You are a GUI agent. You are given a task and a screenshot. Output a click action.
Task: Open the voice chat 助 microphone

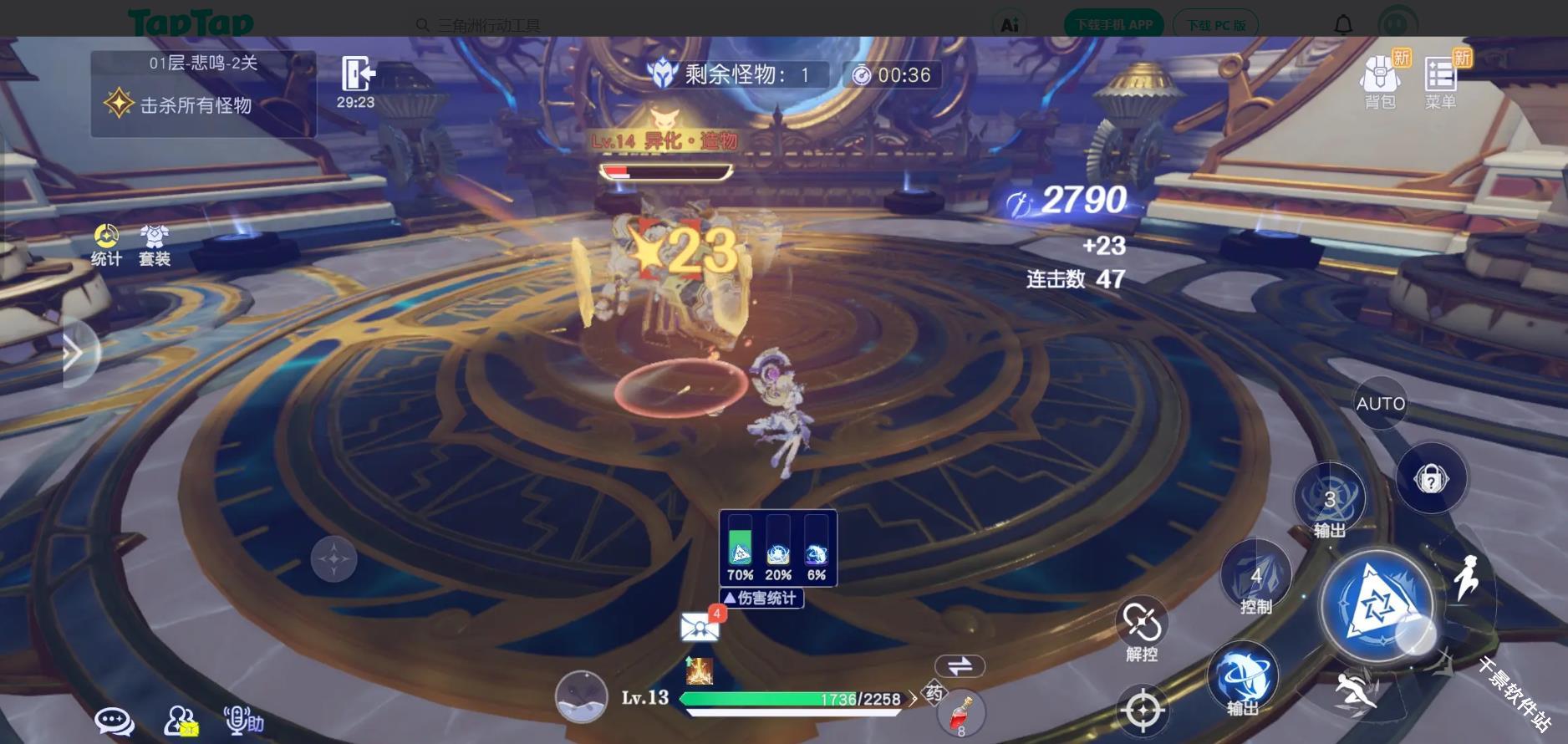point(238,721)
